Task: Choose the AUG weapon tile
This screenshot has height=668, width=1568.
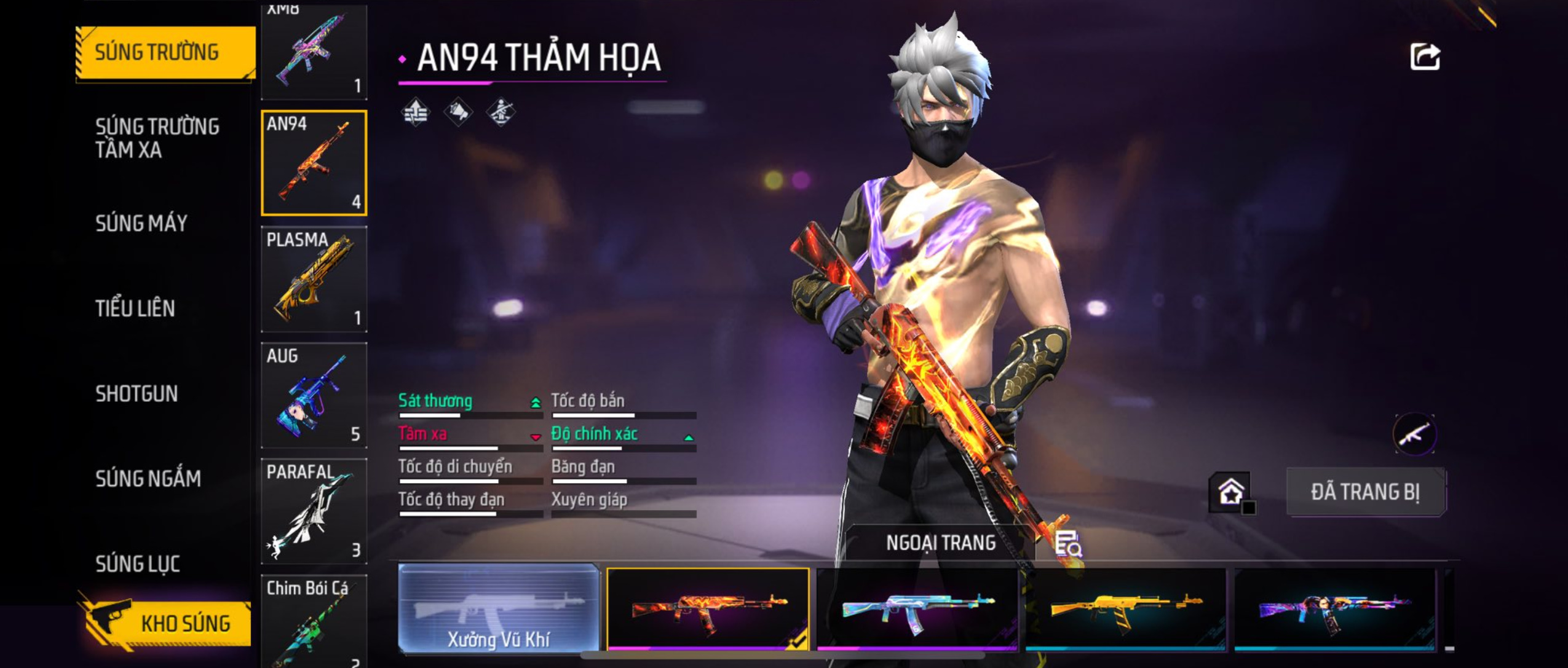Action: pos(314,395)
